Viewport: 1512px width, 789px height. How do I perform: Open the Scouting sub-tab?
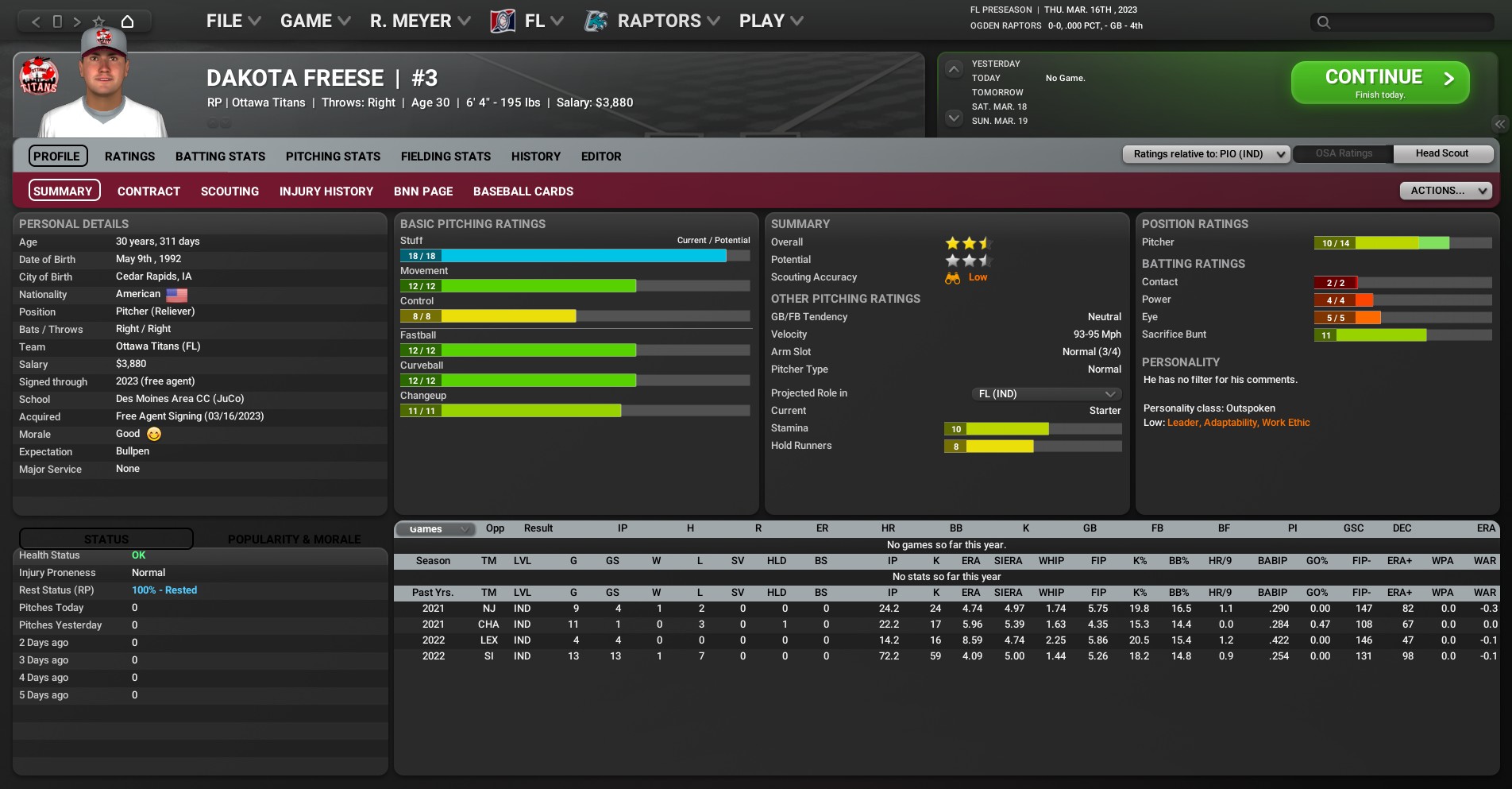click(x=229, y=191)
